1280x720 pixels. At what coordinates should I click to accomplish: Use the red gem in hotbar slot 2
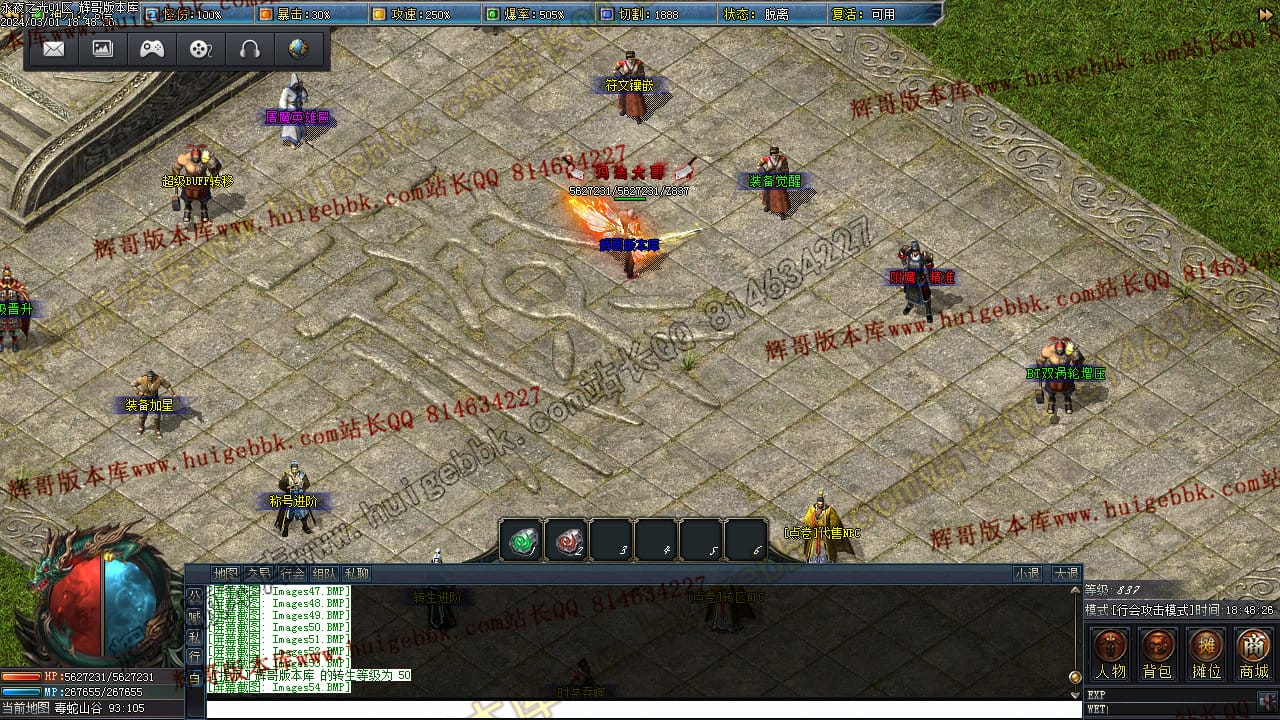[x=566, y=540]
